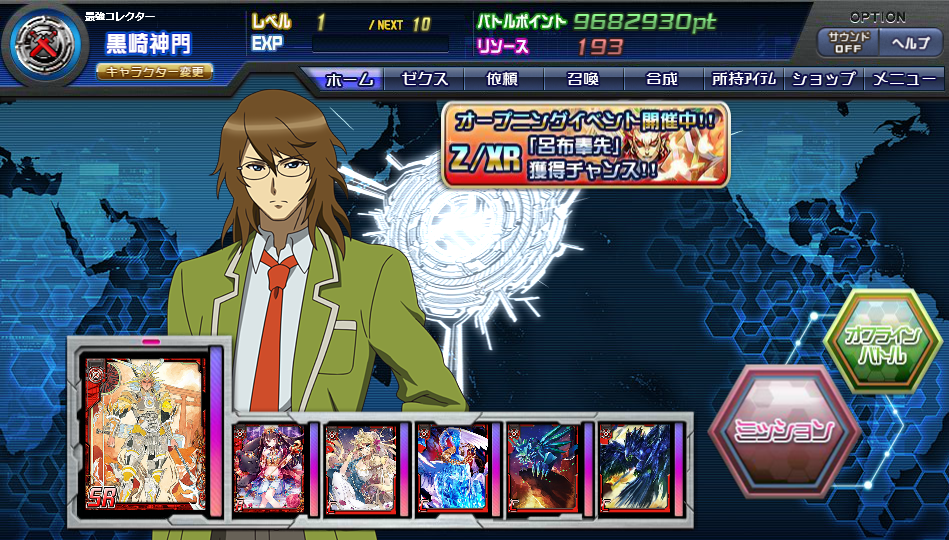Start the ミッション hexagon button

click(x=784, y=432)
